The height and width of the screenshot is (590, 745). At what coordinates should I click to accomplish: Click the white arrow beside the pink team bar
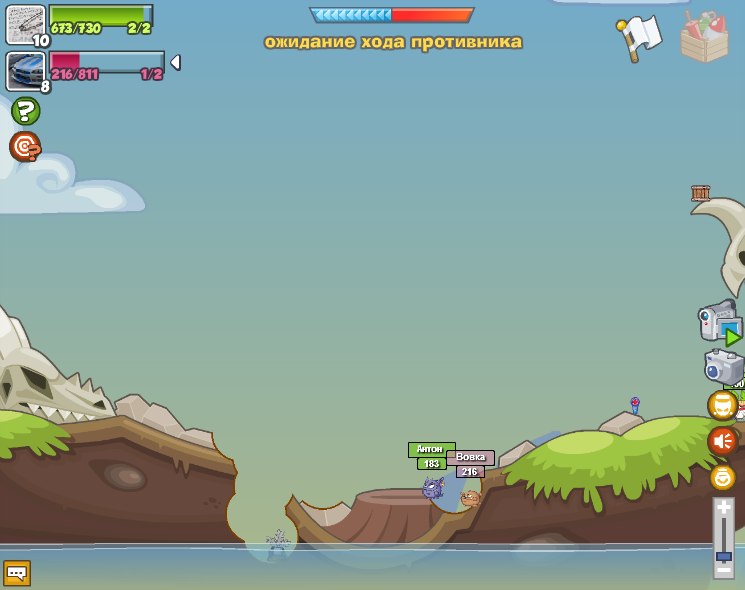tap(175, 63)
